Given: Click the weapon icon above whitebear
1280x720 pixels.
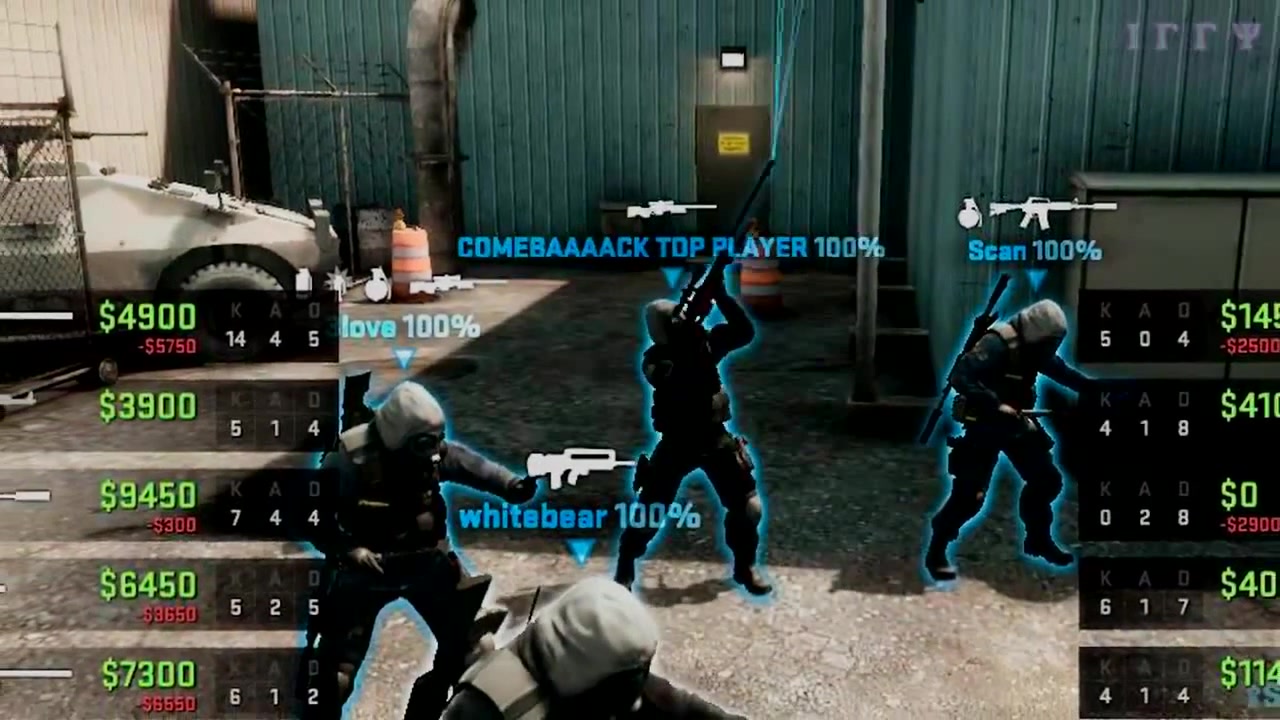Looking at the screenshot, I should tap(580, 467).
